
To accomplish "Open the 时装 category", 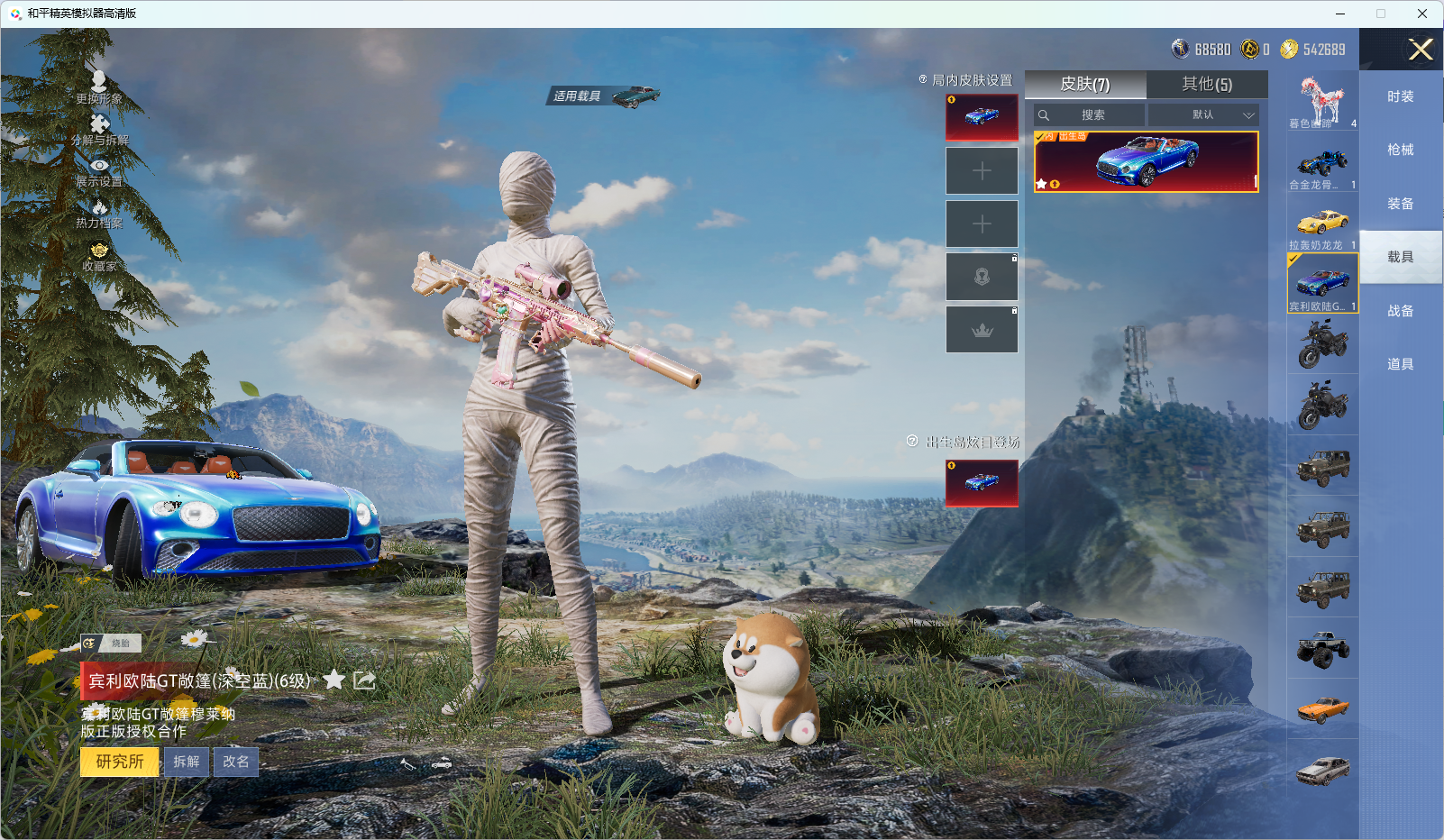I will coord(1400,96).
